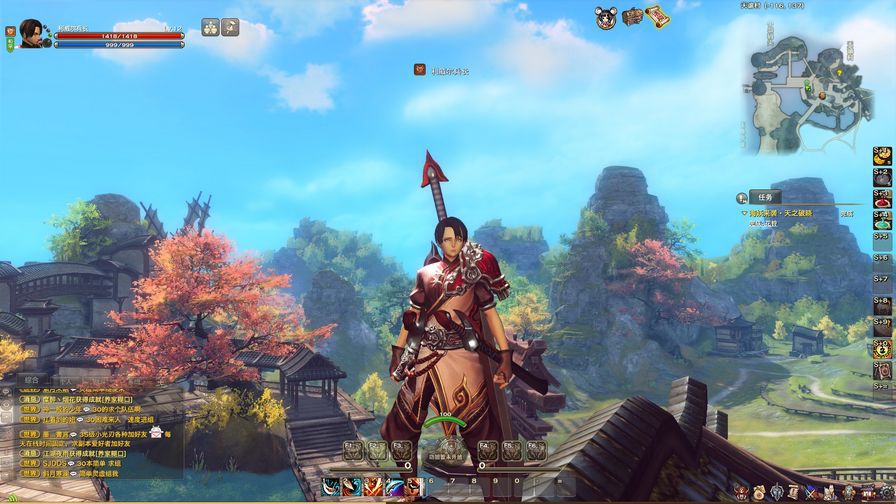Activate the second skill on the hotbar

click(352, 487)
